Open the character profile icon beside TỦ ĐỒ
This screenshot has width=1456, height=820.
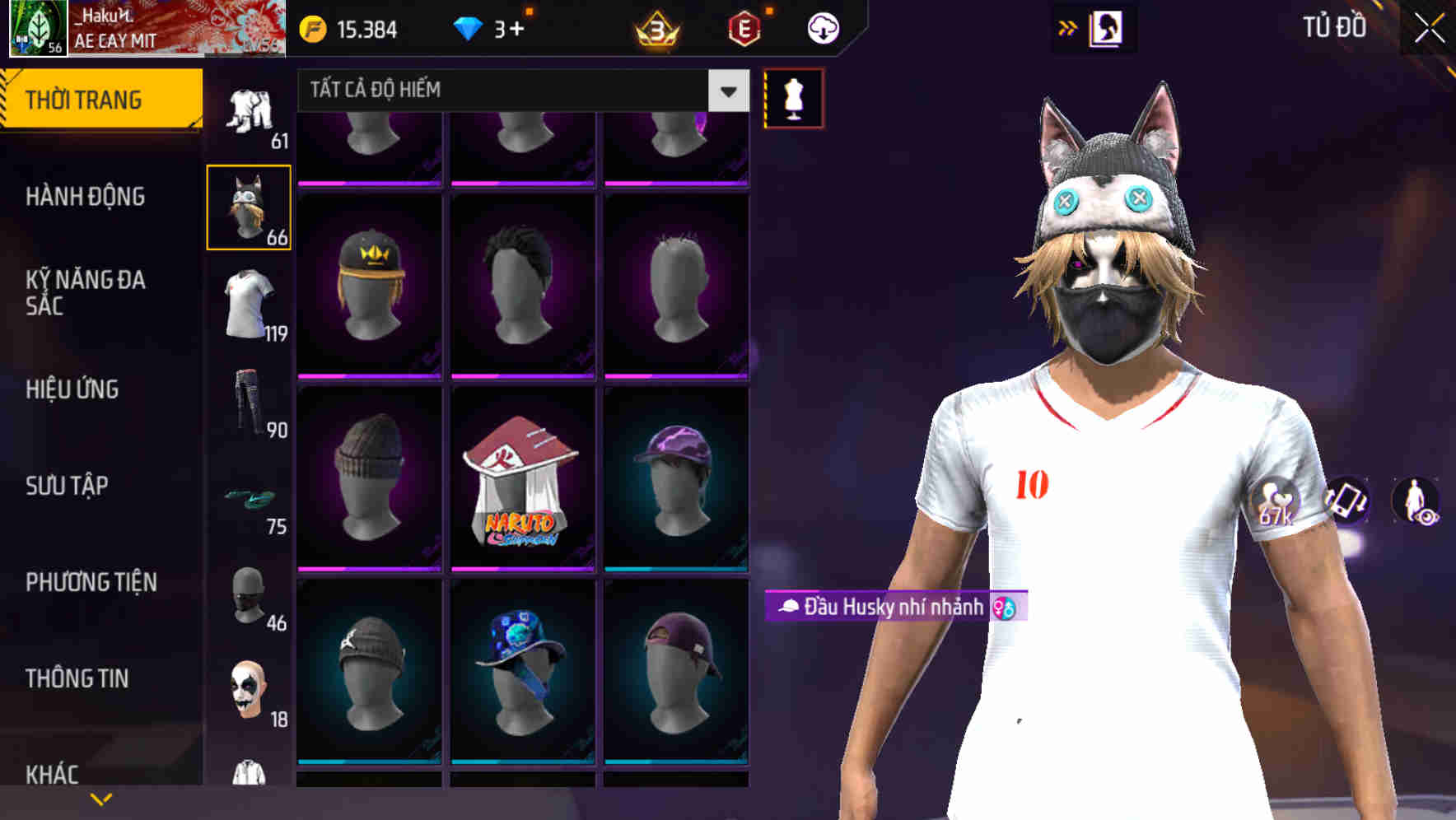[1108, 26]
